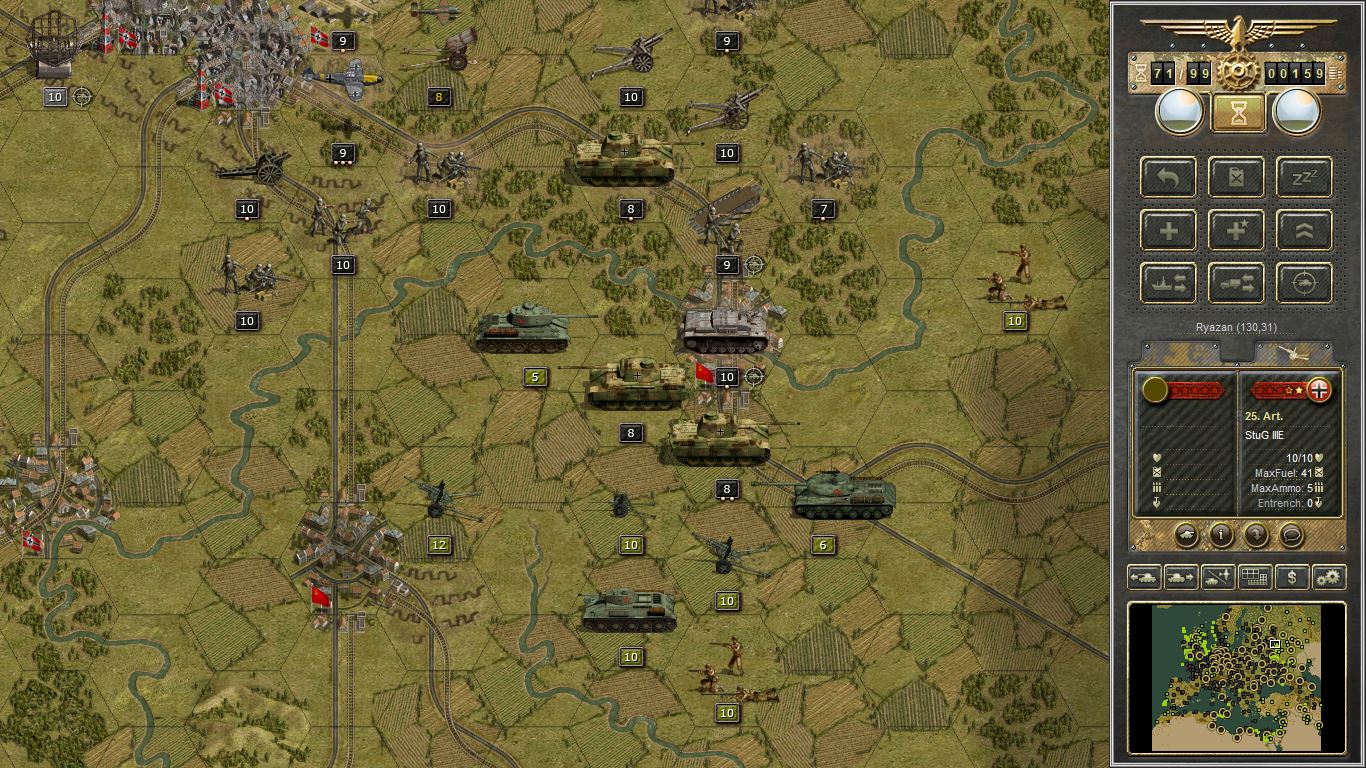Open unit details with the round info button
1366x768 pixels.
click(1220, 536)
